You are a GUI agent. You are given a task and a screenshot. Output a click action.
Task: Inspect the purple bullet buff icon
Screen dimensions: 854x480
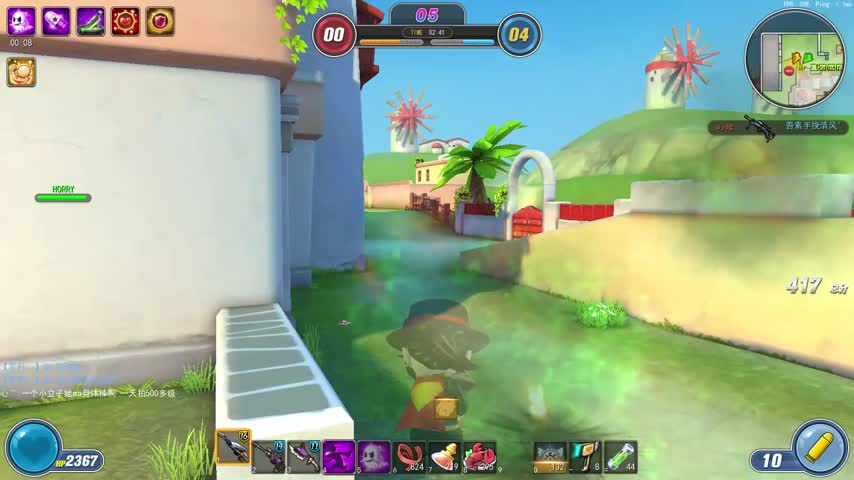[56, 21]
